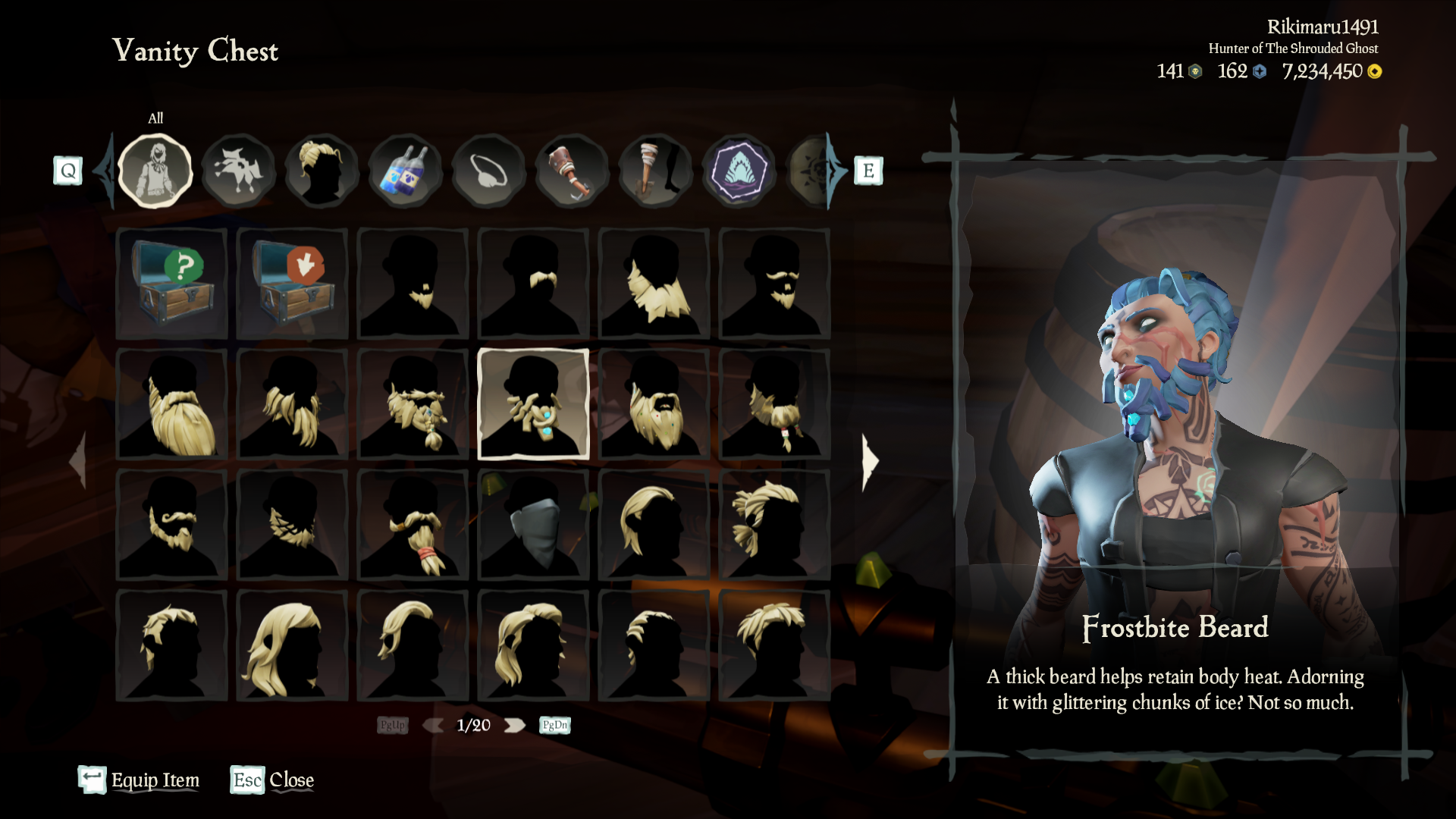Select the grey bandana face cover thumbnail
The width and height of the screenshot is (1456, 819).
click(533, 527)
